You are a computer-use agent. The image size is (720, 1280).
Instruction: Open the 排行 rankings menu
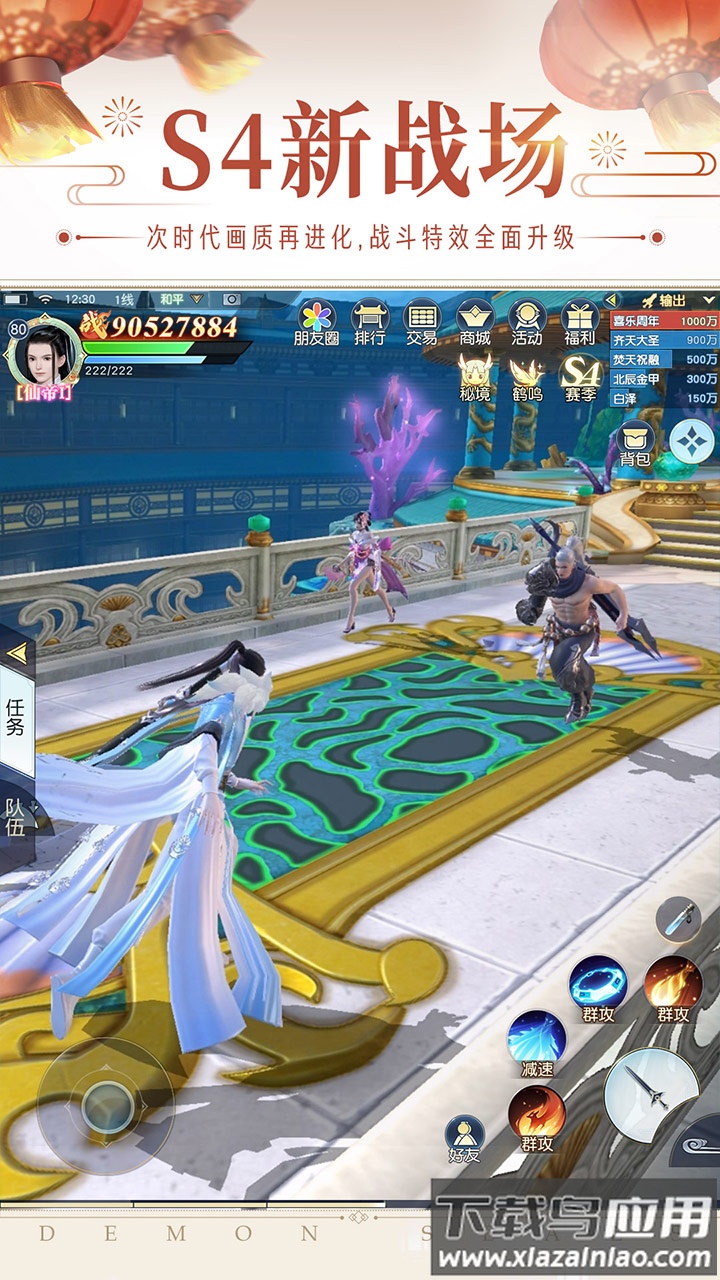click(x=369, y=322)
